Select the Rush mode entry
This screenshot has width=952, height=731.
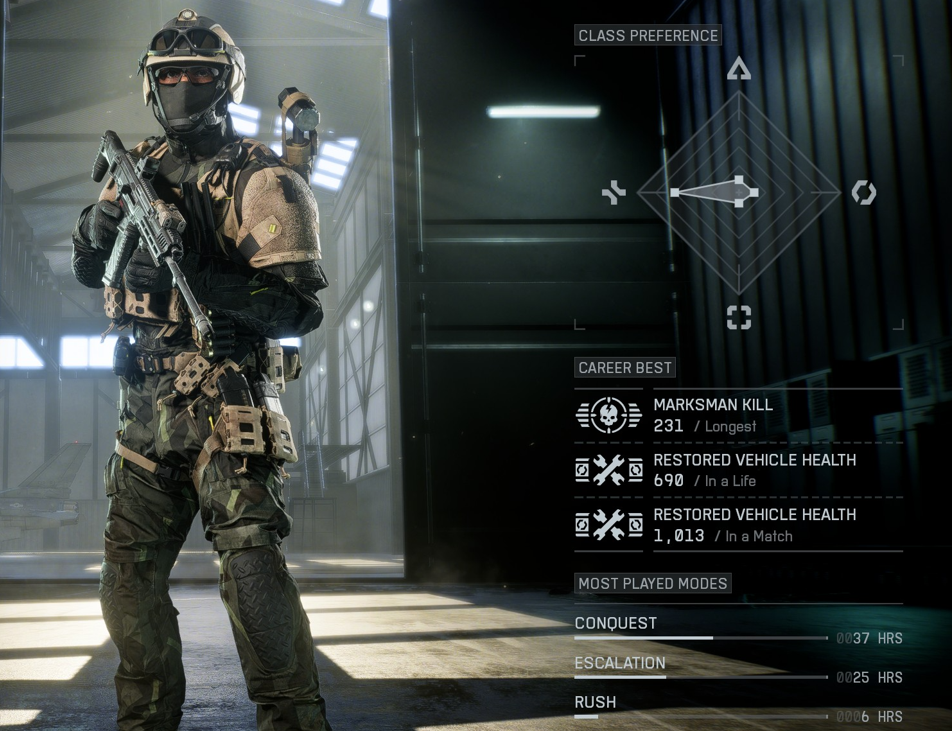click(738, 708)
